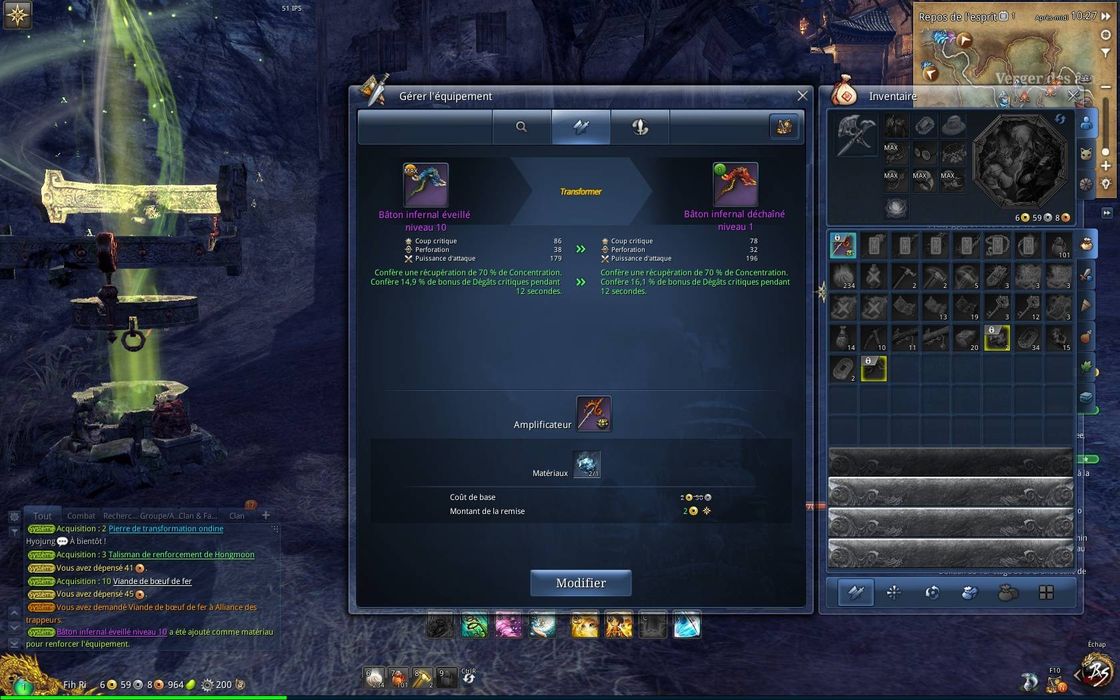Open the Pierre de transformation ondine link
Screen dimensions: 1120x700
[165, 528]
